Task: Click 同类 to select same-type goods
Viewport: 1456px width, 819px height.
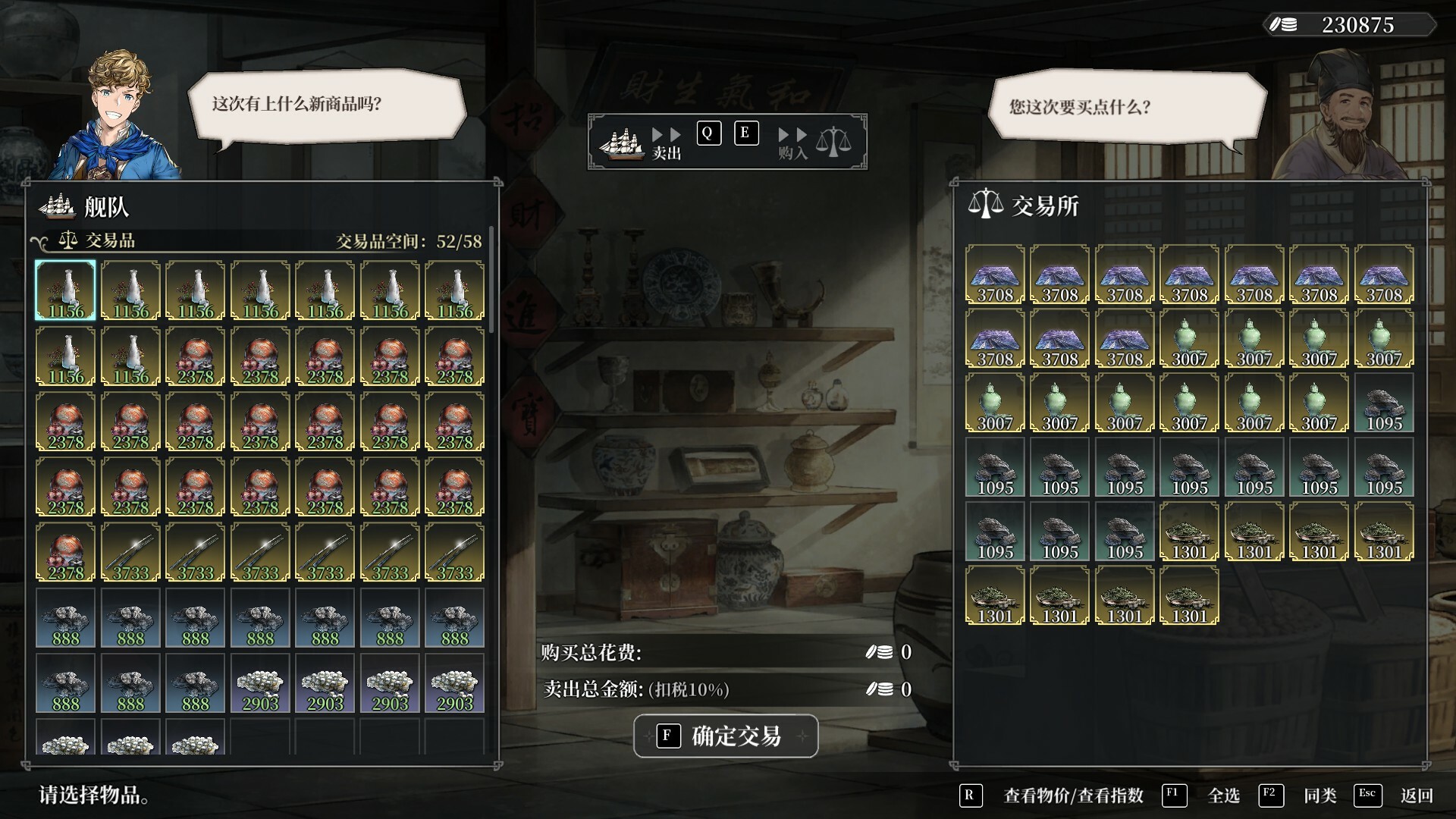Action: (1319, 795)
